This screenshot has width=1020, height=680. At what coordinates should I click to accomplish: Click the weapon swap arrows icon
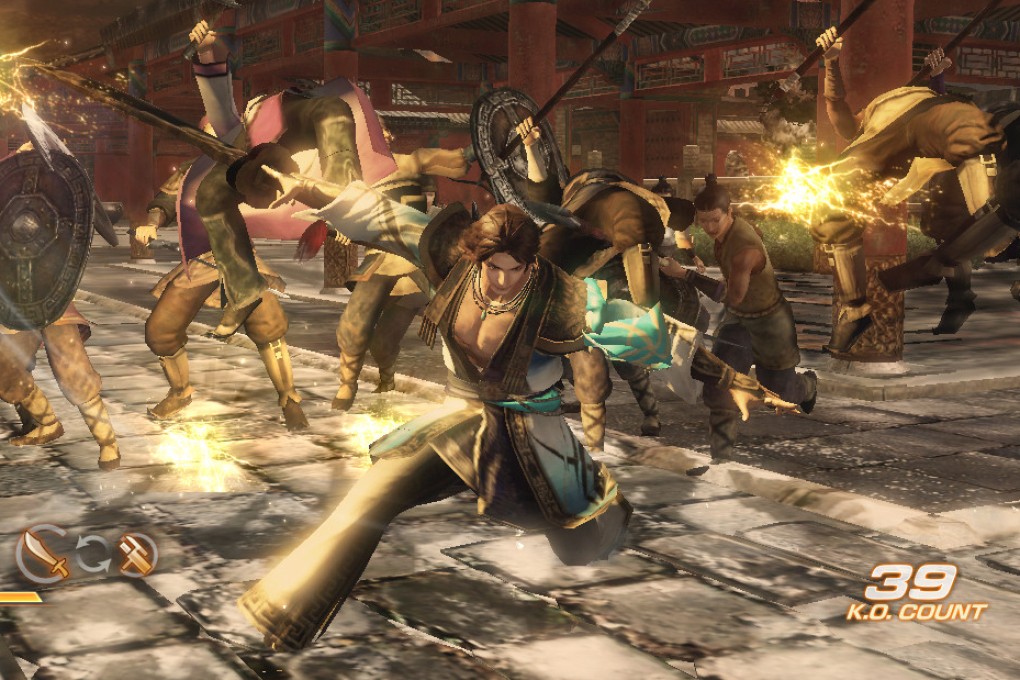[x=93, y=553]
